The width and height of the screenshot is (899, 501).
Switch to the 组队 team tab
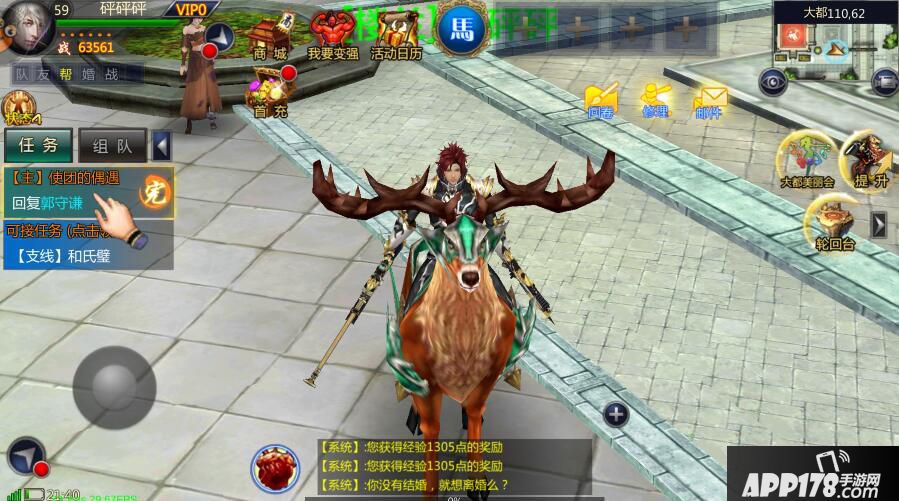113,145
